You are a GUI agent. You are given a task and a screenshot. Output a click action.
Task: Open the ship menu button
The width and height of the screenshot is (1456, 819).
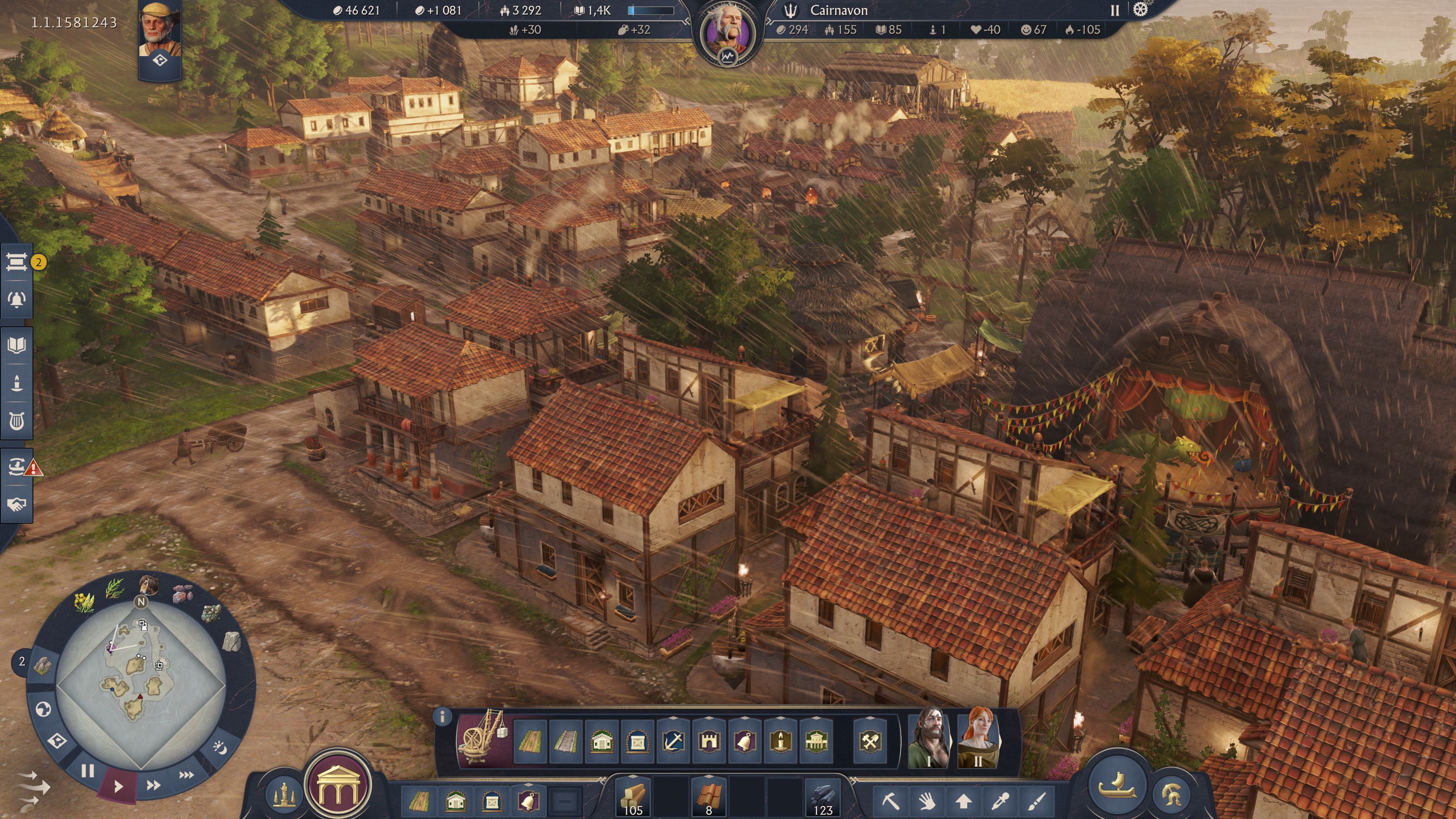click(x=1117, y=786)
